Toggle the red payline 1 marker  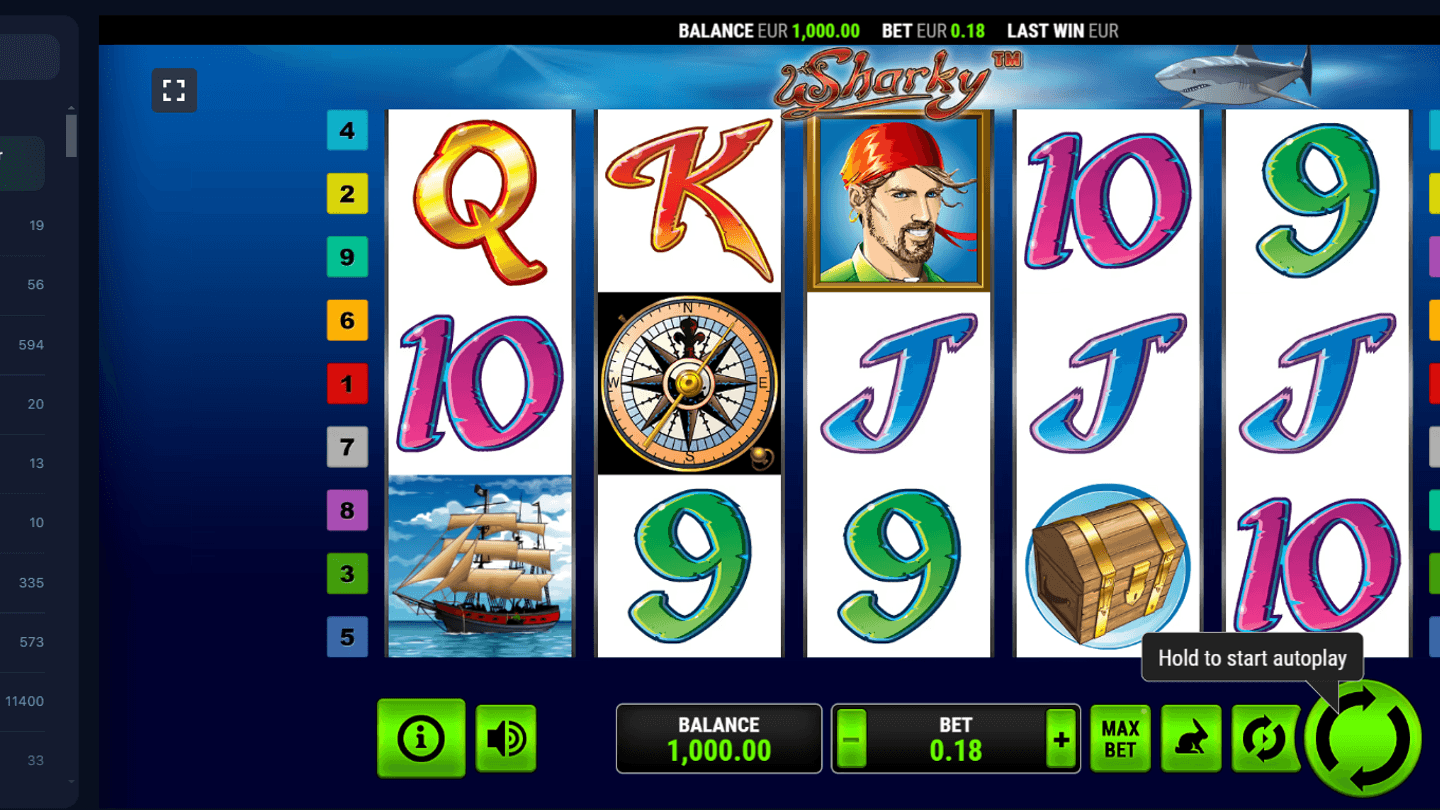coord(347,383)
